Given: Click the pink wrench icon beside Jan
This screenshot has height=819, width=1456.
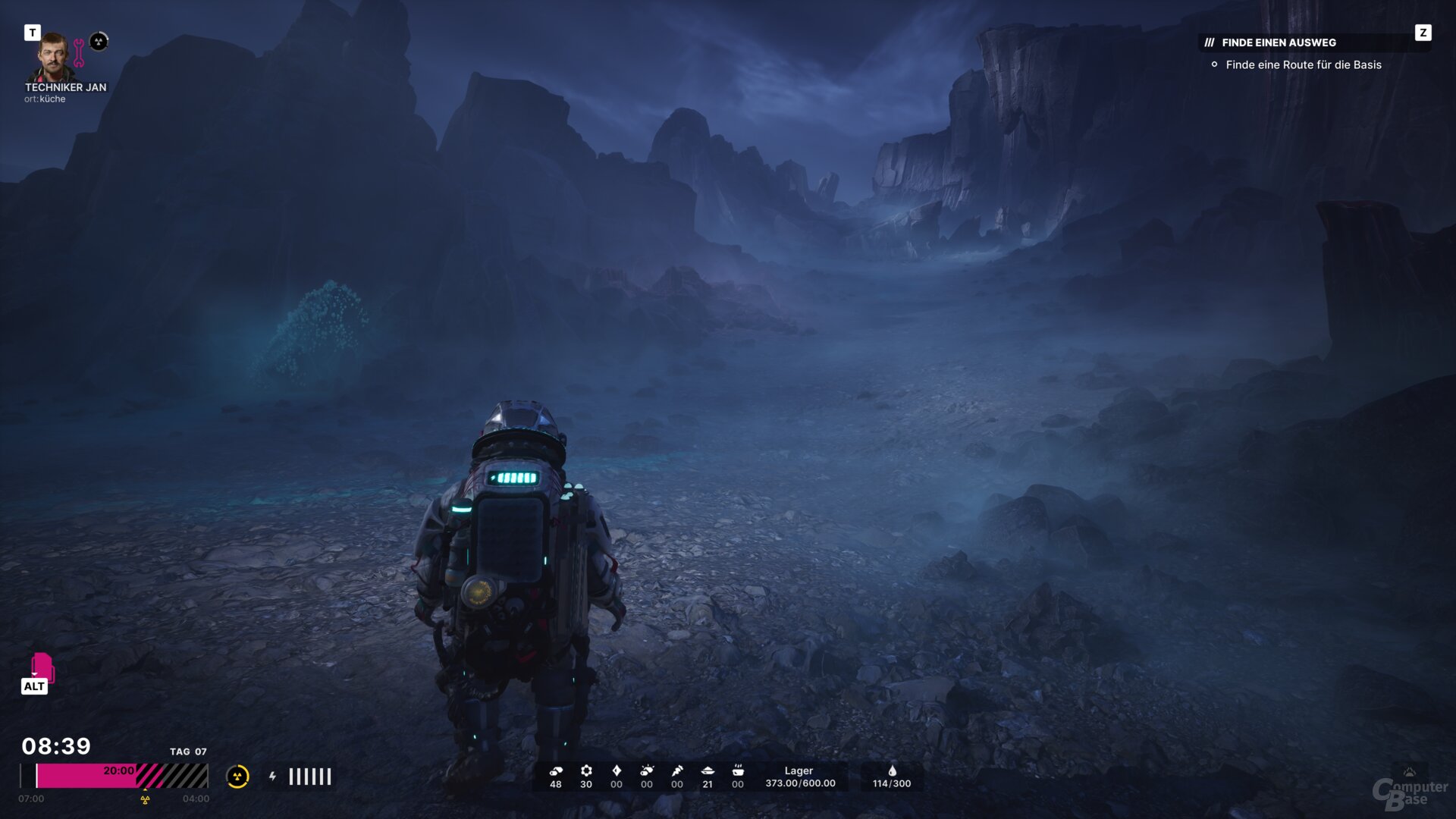Looking at the screenshot, I should coord(79,53).
